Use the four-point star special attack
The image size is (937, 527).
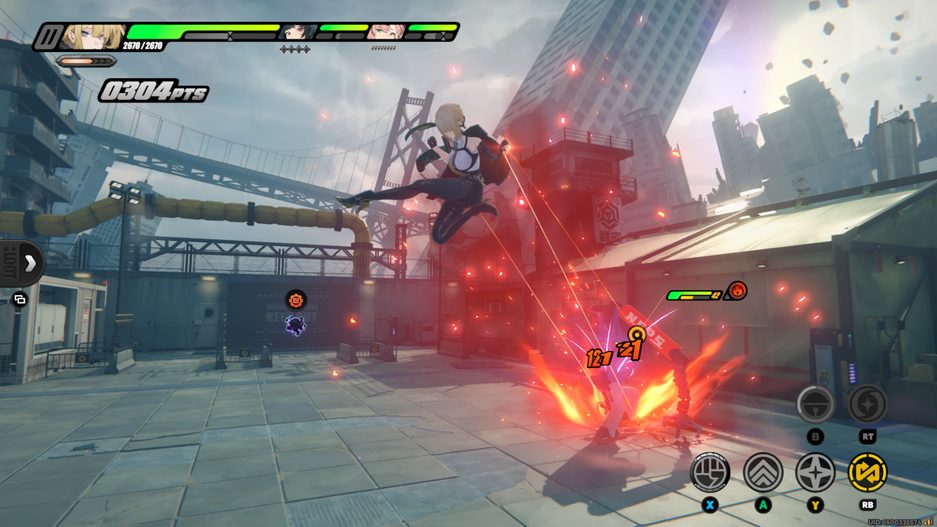point(815,472)
